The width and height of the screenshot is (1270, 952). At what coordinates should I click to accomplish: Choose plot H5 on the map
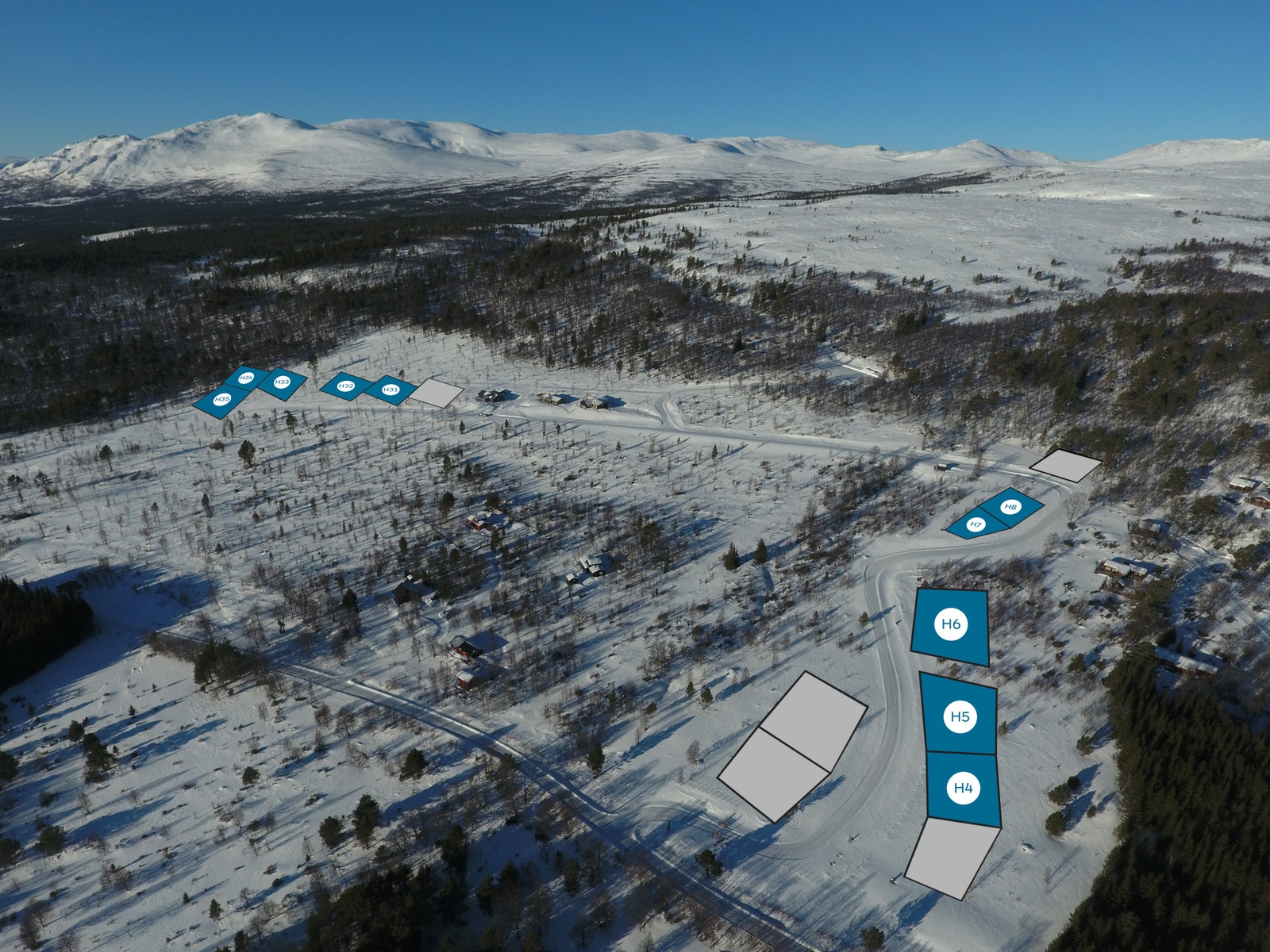960,716
